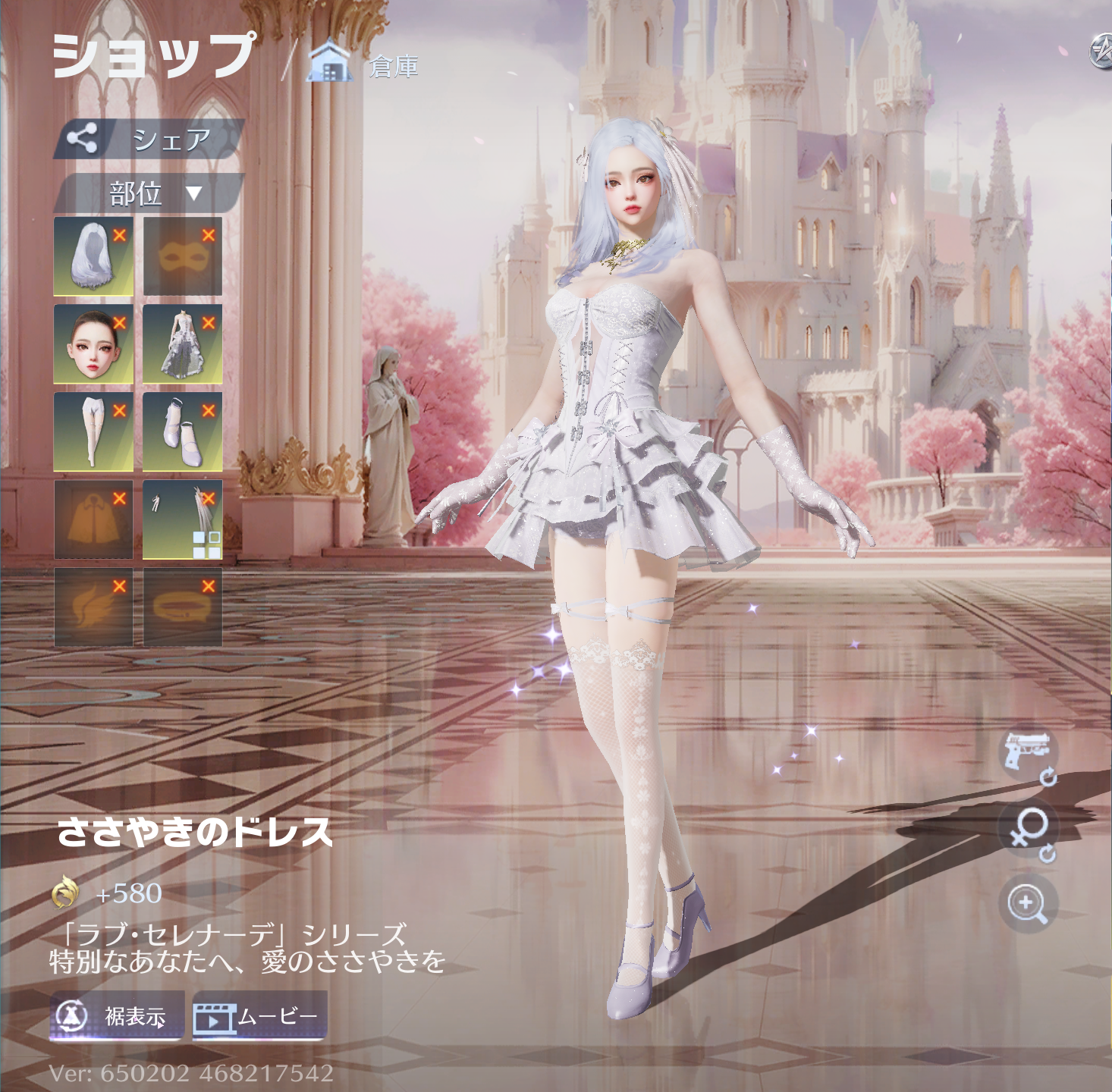Image resolution: width=1112 pixels, height=1092 pixels.
Task: Select the face makeup slot
Action: point(92,345)
